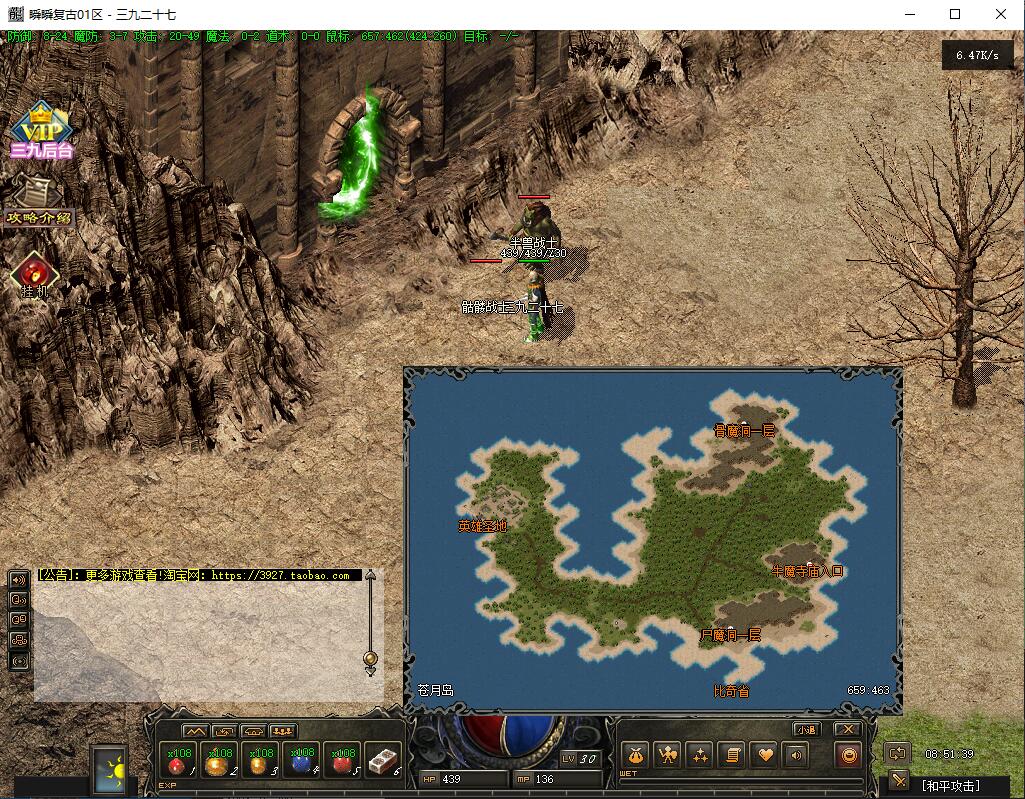Viewport: 1025px width, 799px height.
Task: Select the 英雄圣地 map marker
Action: click(482, 526)
